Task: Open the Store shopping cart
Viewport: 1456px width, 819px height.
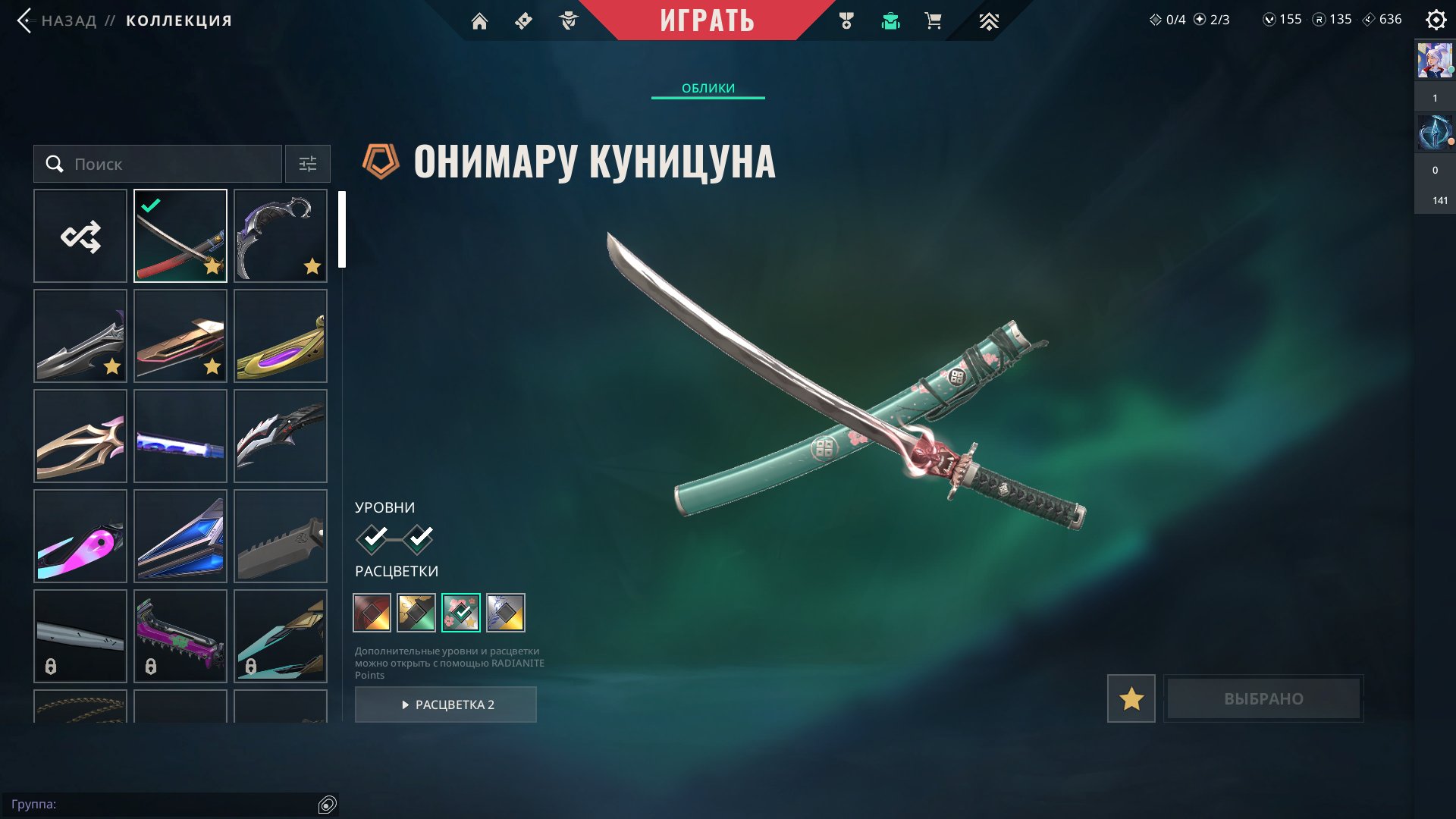Action: 933,20
